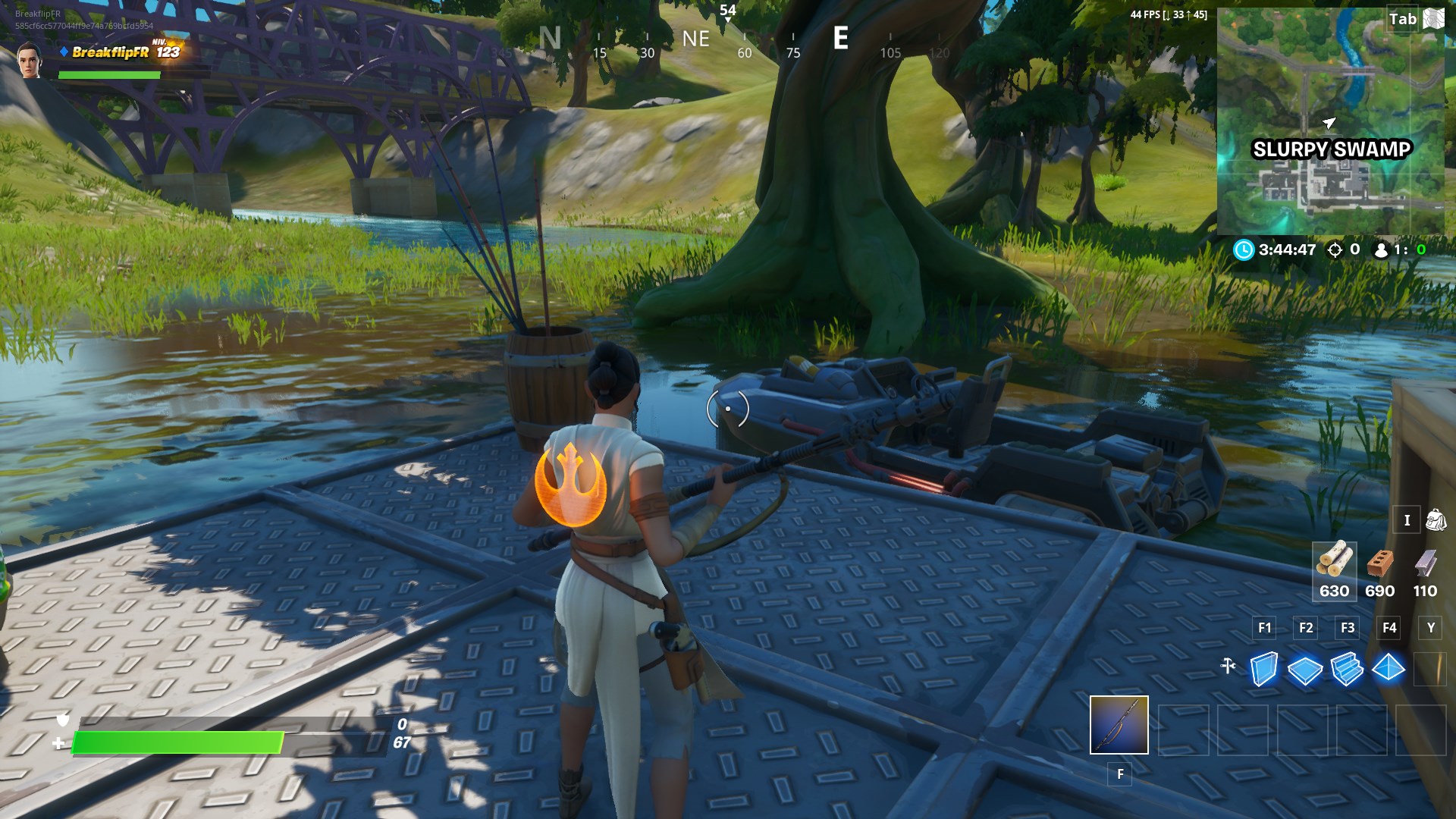Open the Slurpy Swamp minimap
This screenshot has height=819, width=1456.
click(x=1330, y=121)
